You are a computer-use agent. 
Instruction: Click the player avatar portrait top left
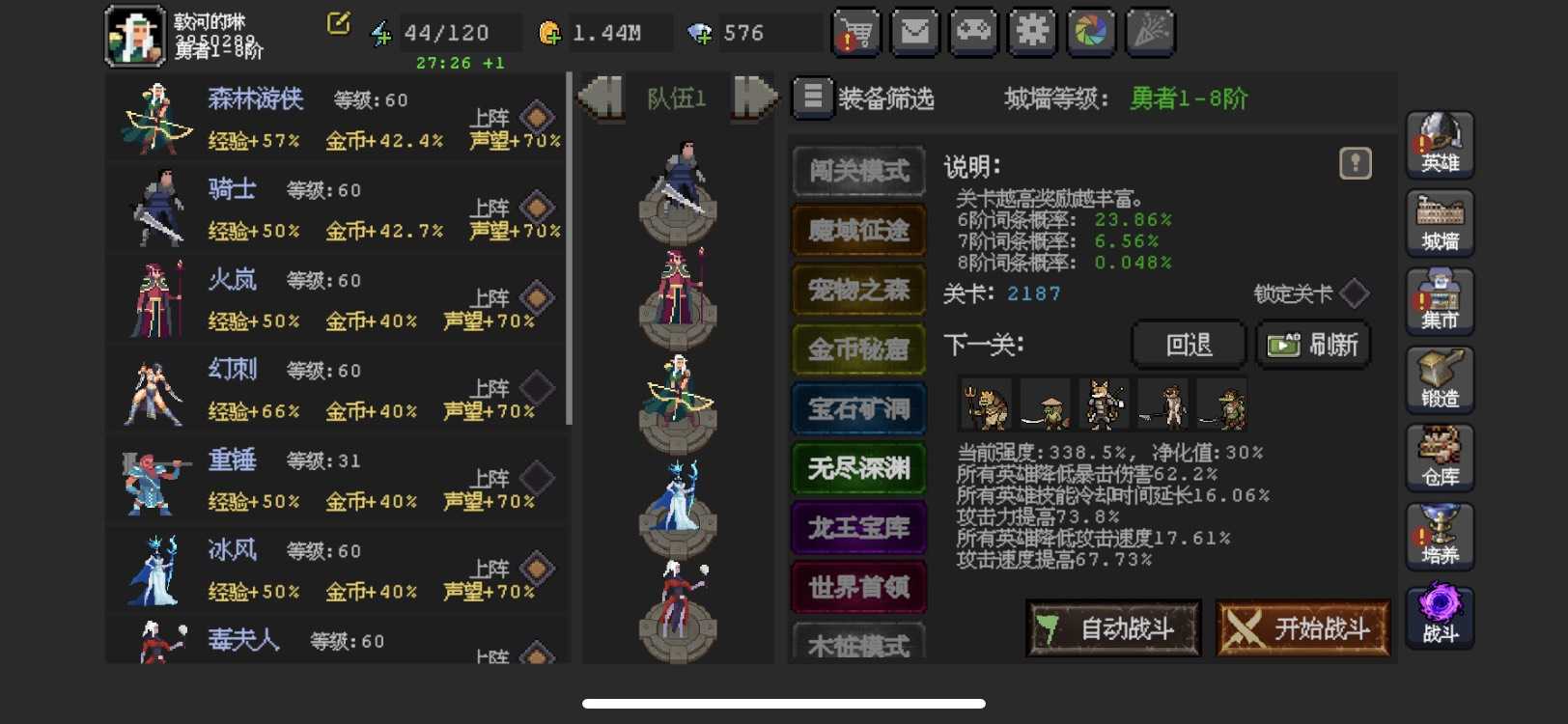coord(135,32)
